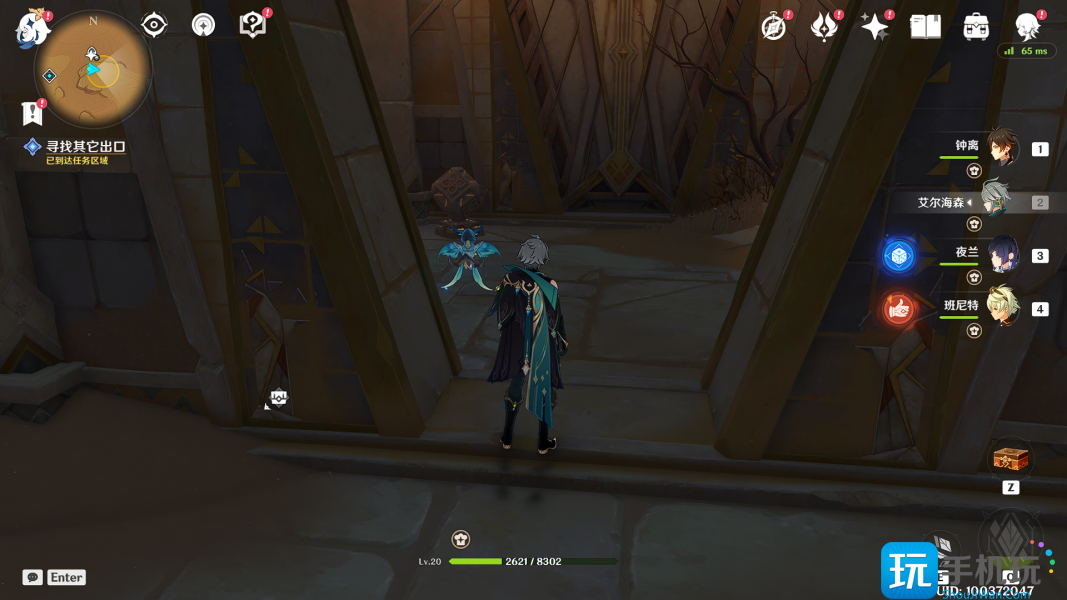Screen dimensions: 1067x600
Task: Select the 寻找其它出口 quest tracker
Action: pos(85,147)
